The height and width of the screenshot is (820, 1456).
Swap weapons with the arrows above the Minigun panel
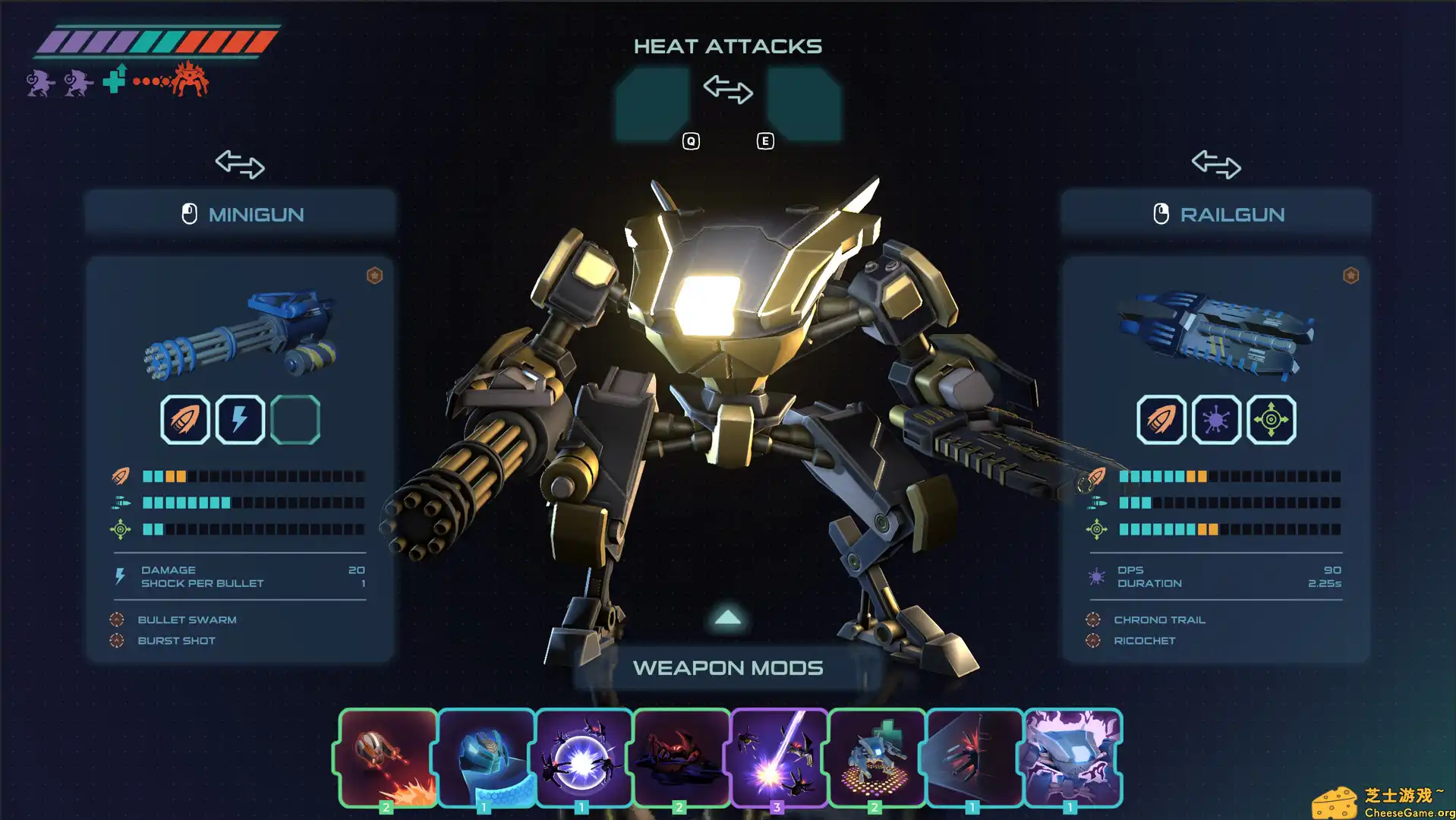pos(240,164)
